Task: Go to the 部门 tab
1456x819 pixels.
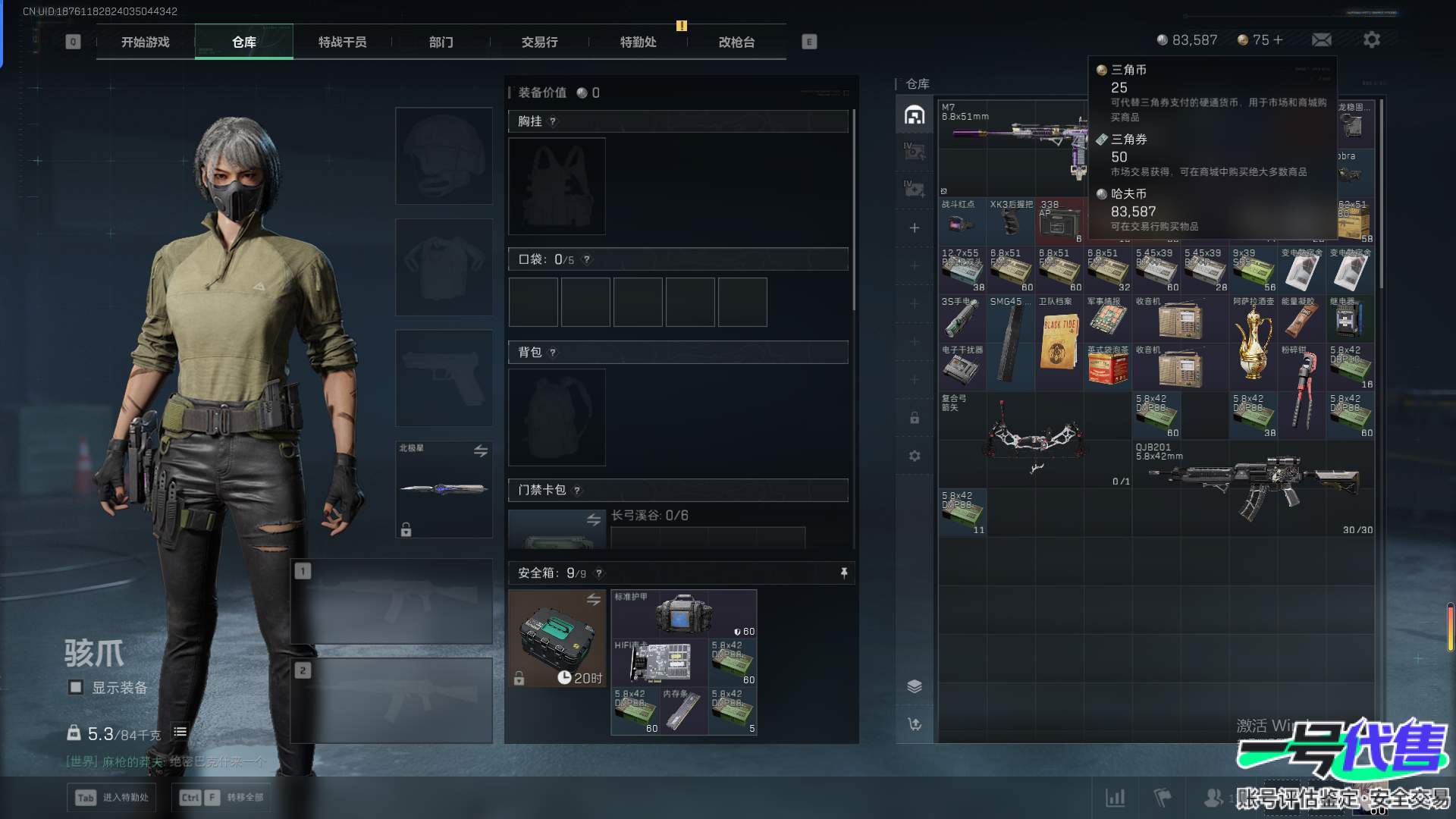Action: (x=441, y=42)
